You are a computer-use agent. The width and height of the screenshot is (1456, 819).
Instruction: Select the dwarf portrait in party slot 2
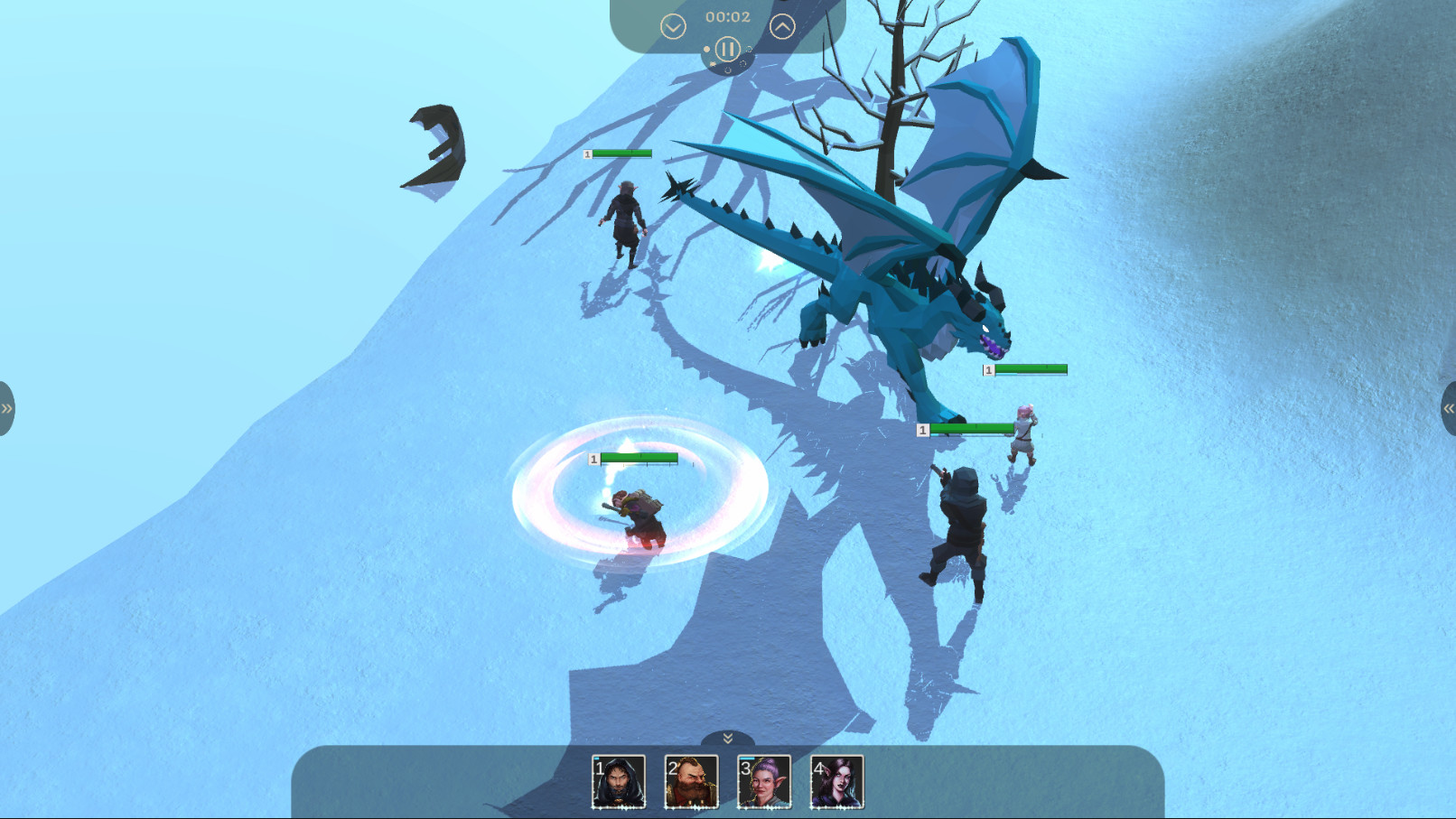tap(692, 782)
